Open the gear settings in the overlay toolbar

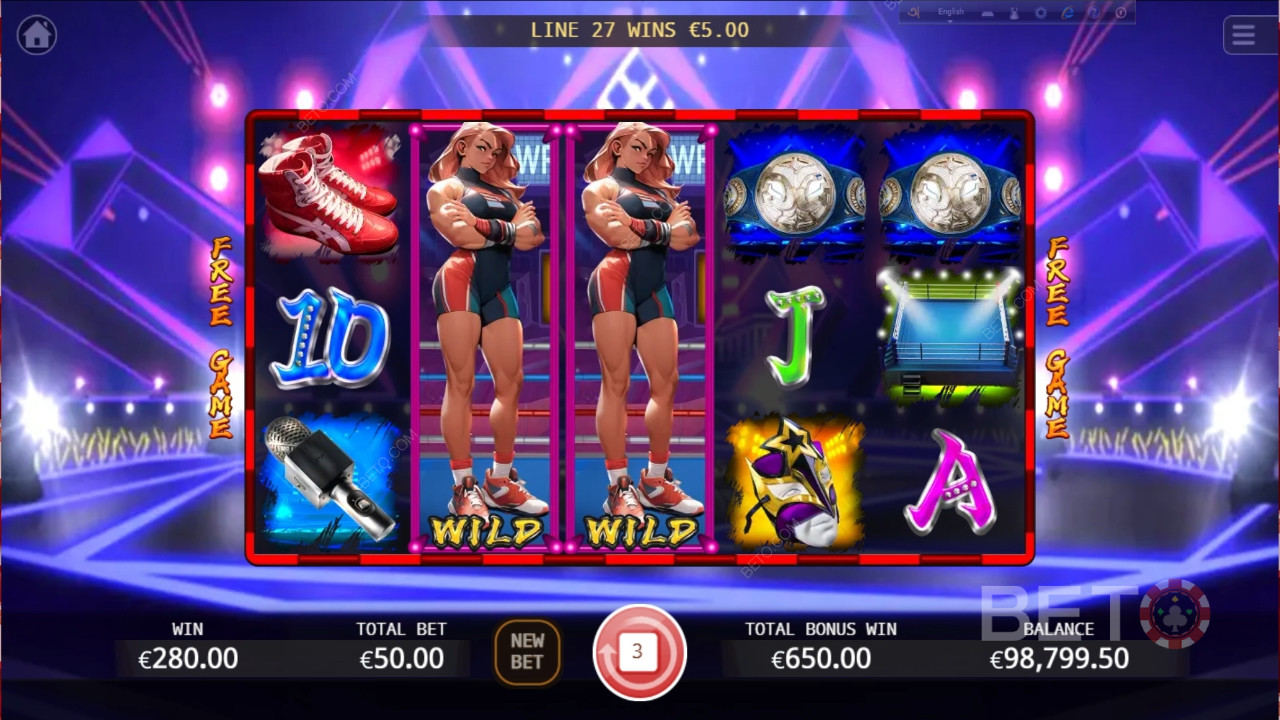coord(1041,13)
